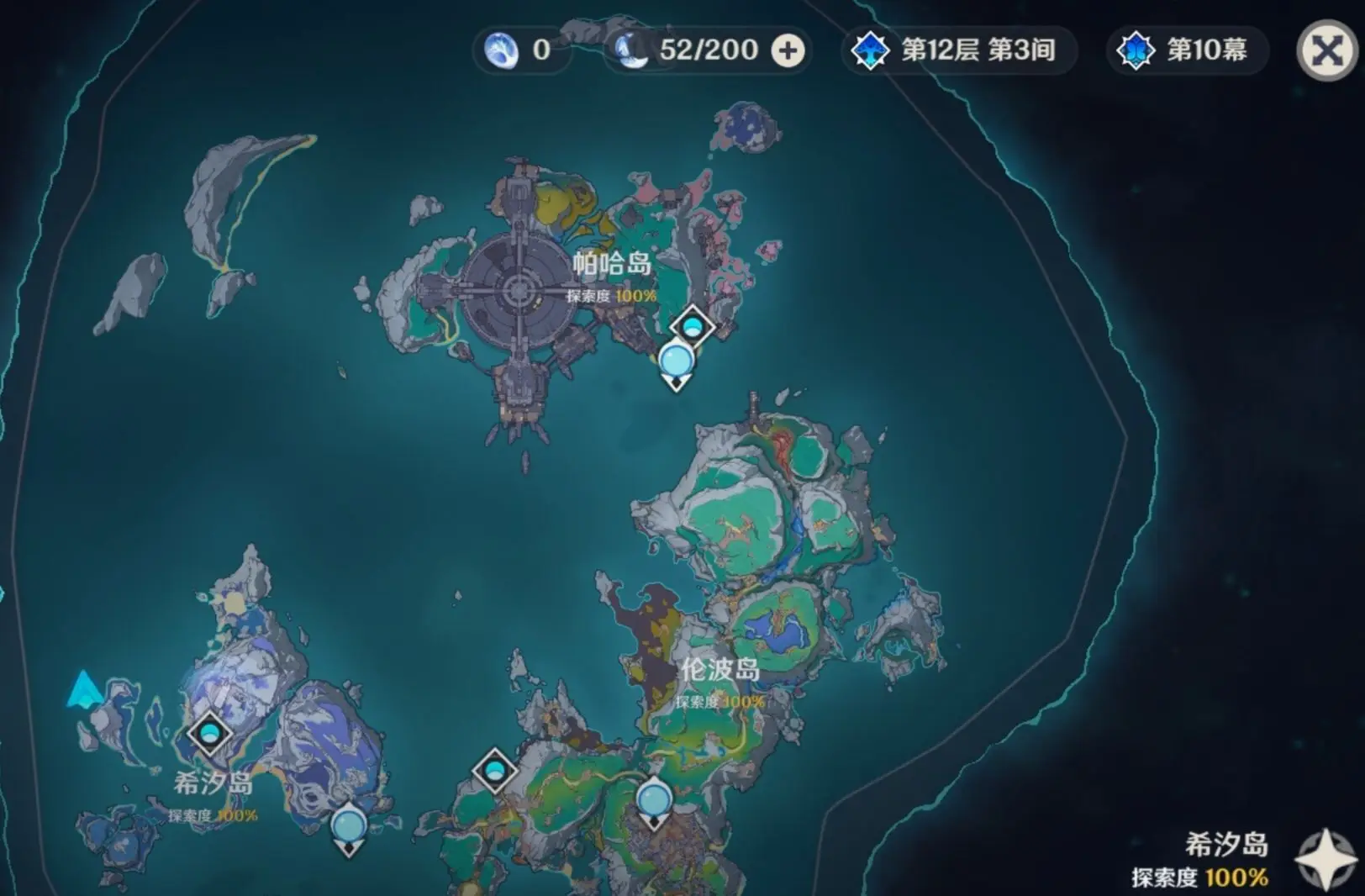The image size is (1365, 896).
Task: Open the 第10幕 theater progress indicator
Action: point(1186,50)
